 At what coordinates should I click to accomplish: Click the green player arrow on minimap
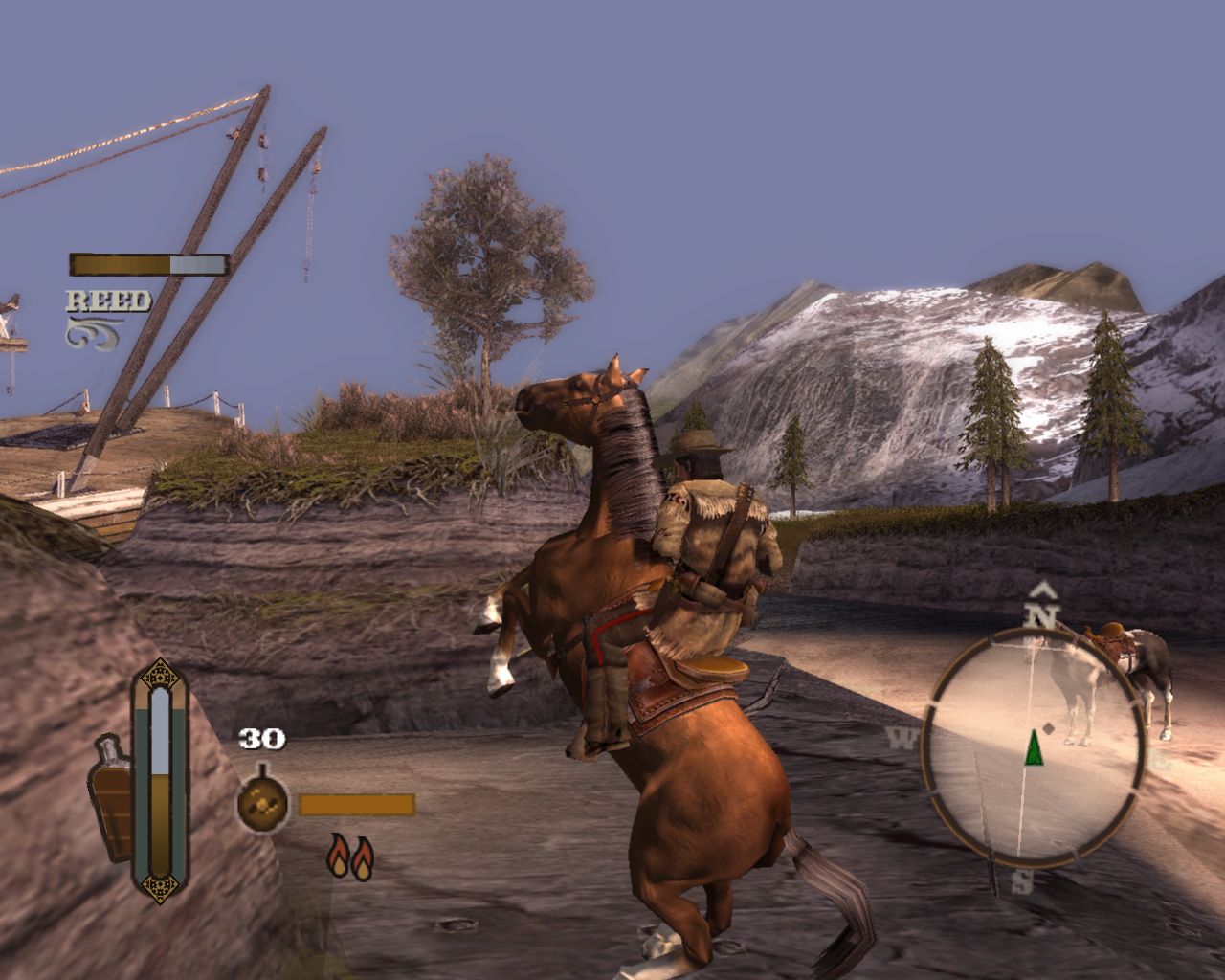(x=1034, y=747)
